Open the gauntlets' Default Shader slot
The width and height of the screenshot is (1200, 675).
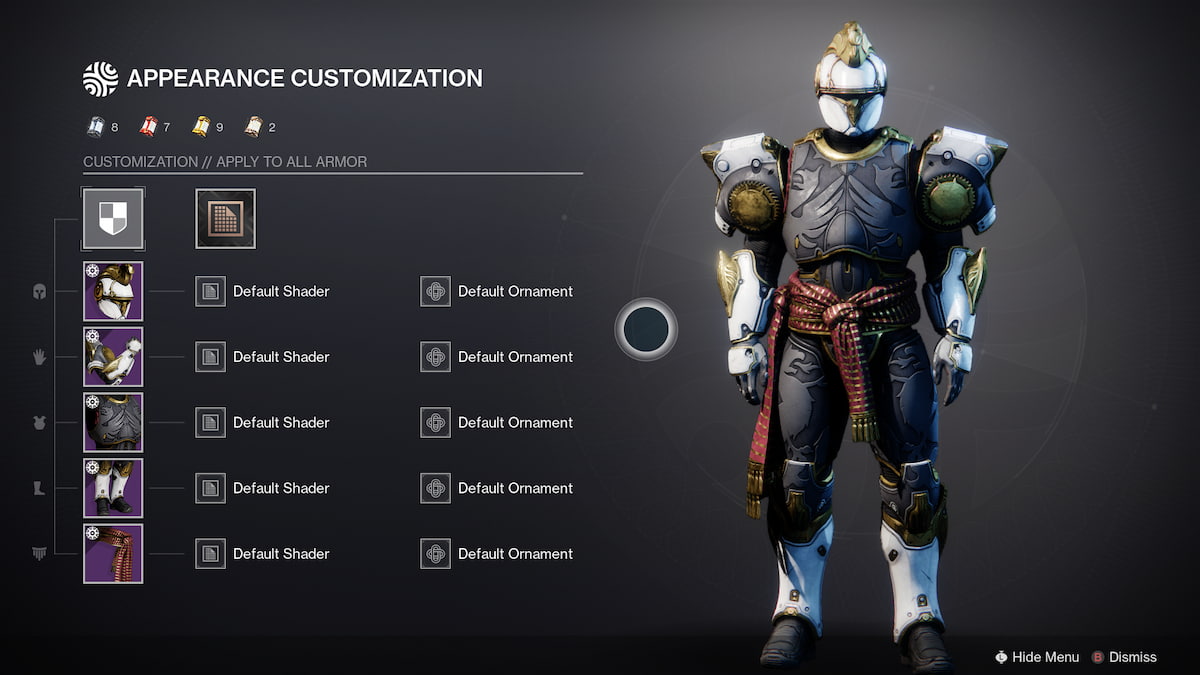[210, 357]
